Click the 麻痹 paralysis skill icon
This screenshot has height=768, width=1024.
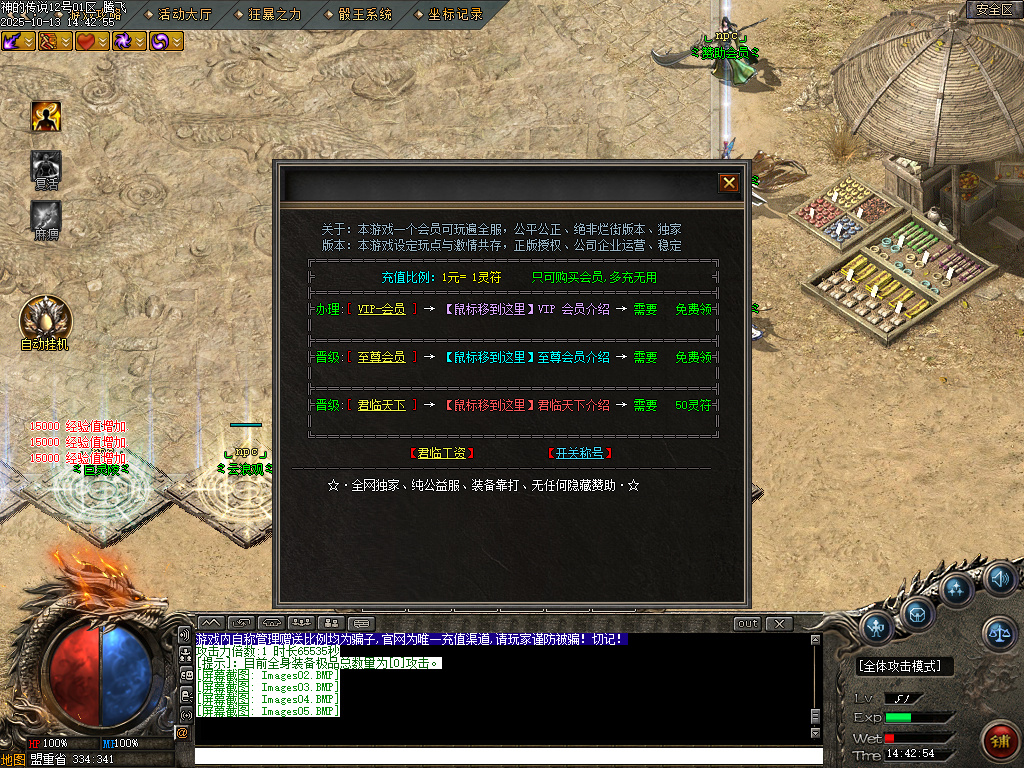click(x=46, y=216)
